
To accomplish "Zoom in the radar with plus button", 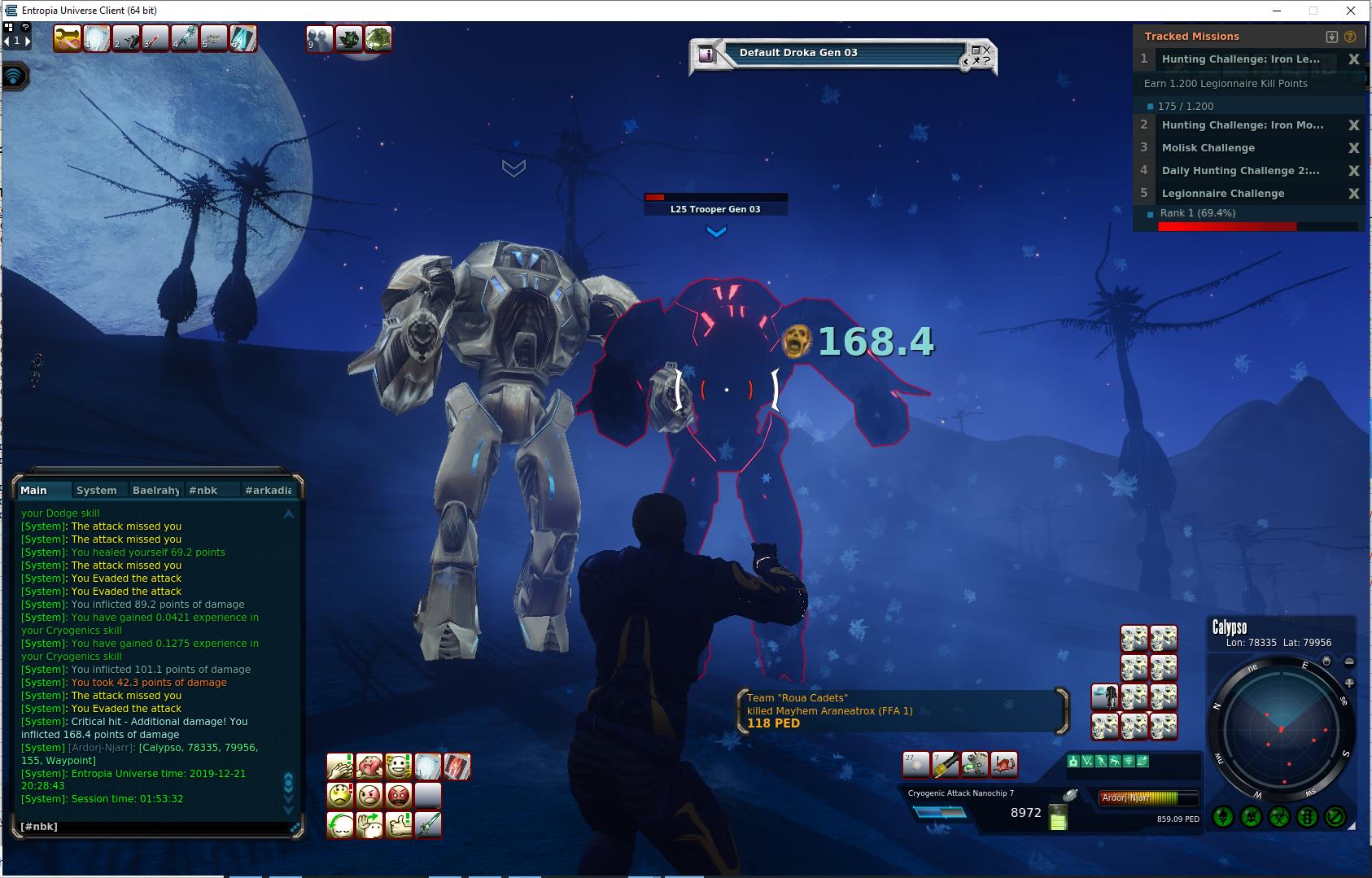I will [1349, 684].
